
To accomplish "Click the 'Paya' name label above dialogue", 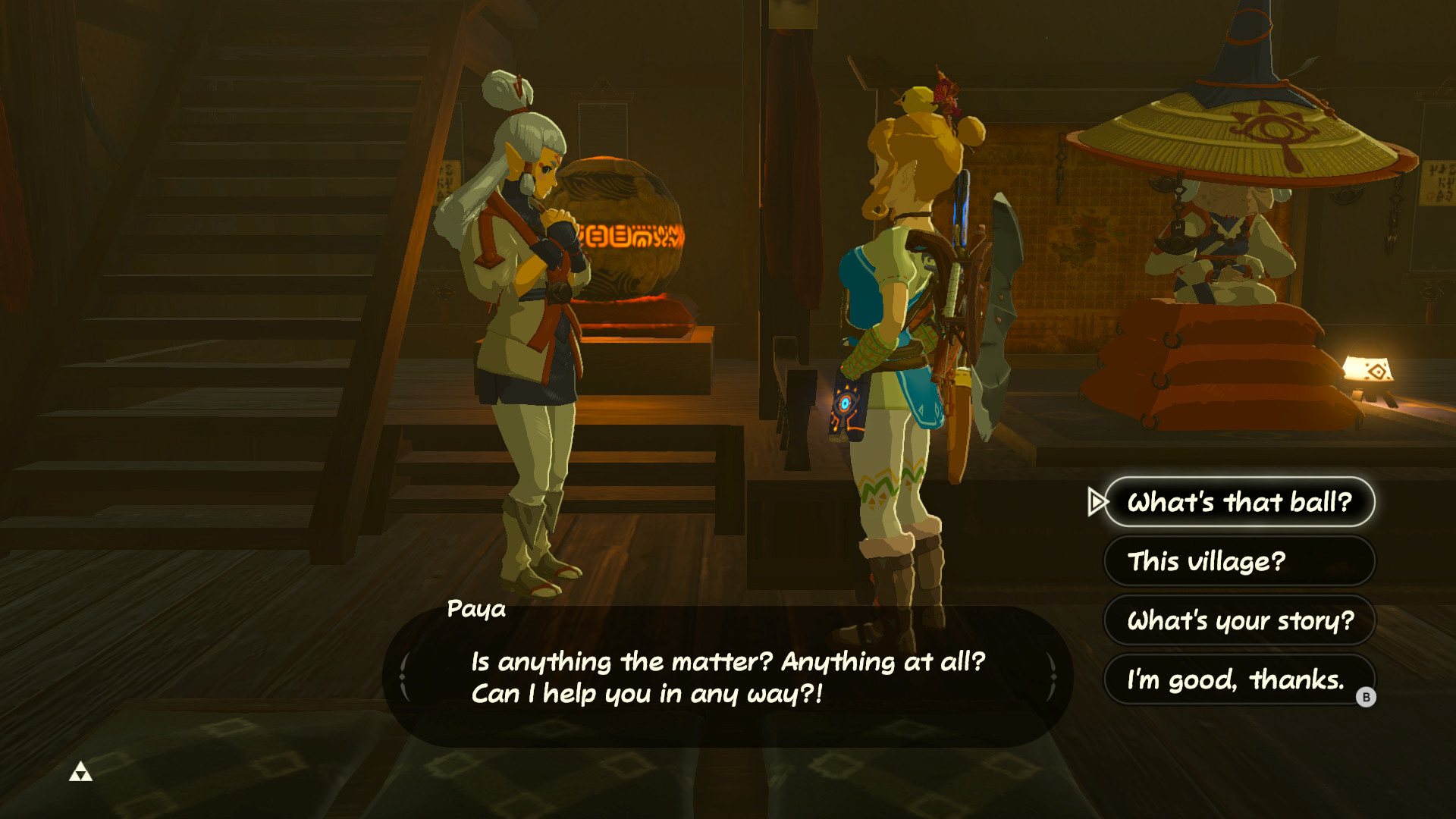I will 477,610.
